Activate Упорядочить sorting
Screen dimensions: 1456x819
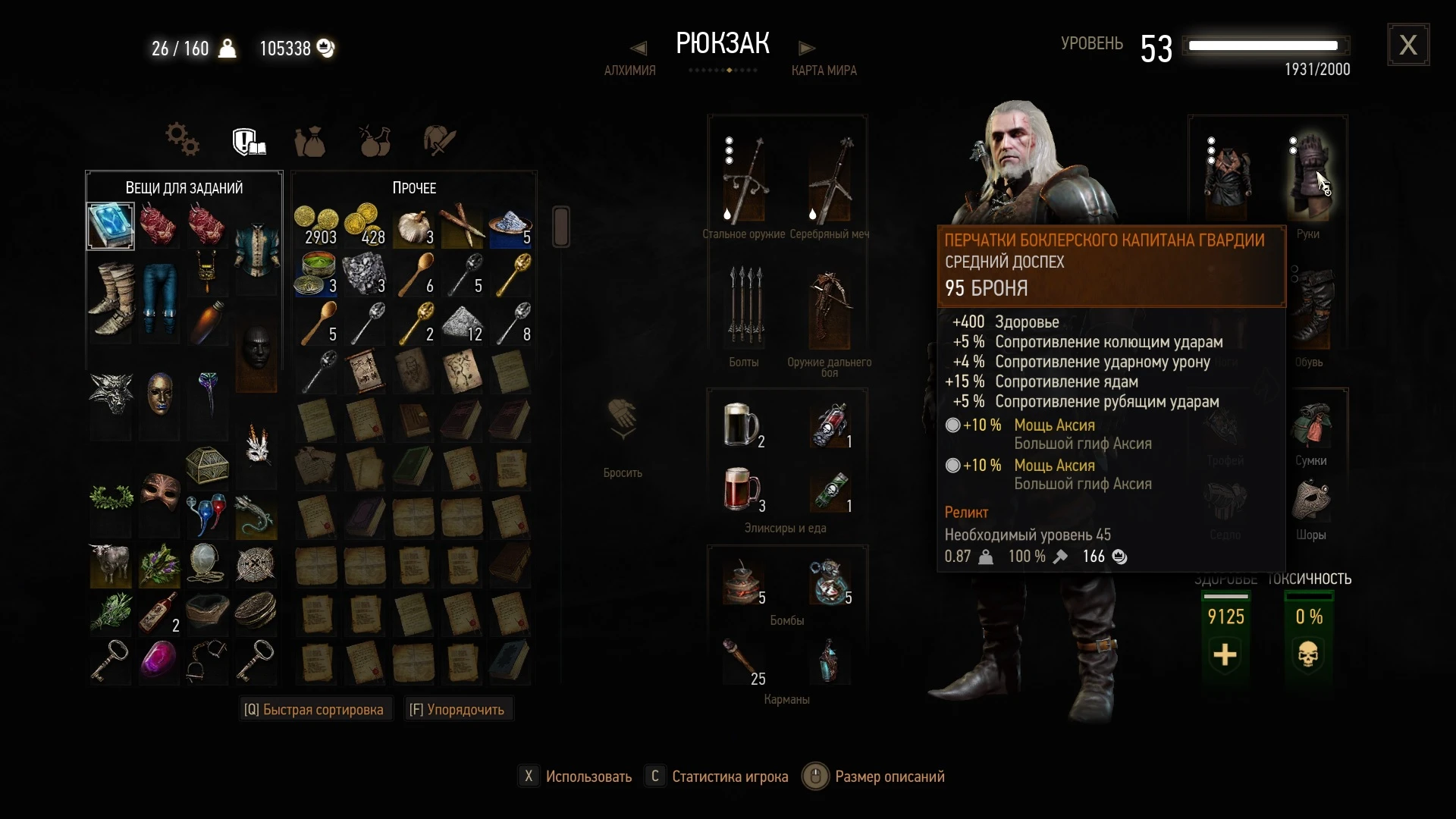click(457, 709)
